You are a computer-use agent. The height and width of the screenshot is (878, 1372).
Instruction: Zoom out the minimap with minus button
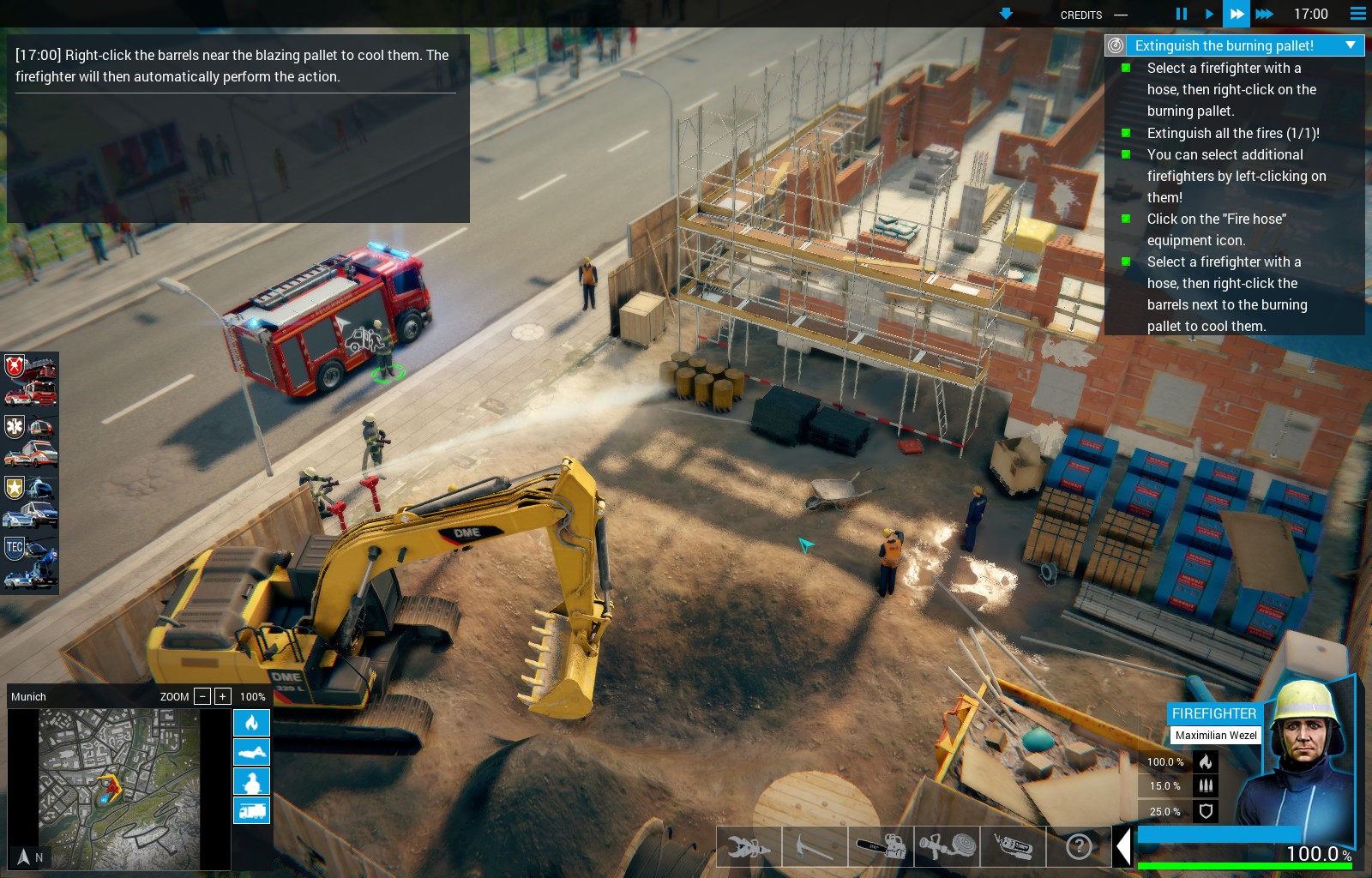click(202, 696)
